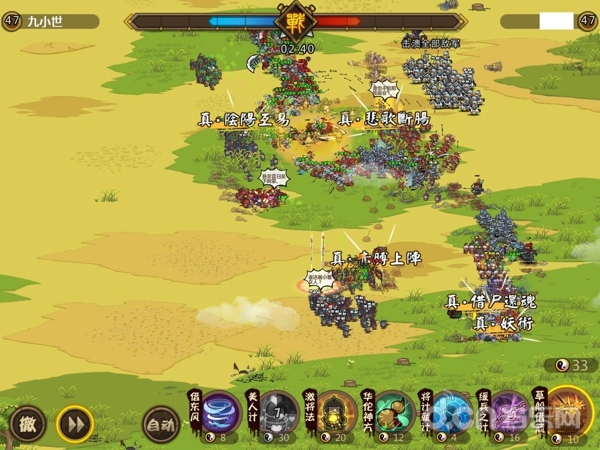600x450 pixels.
Task: Select the 将计就计 skill orb
Action: [x=452, y=415]
